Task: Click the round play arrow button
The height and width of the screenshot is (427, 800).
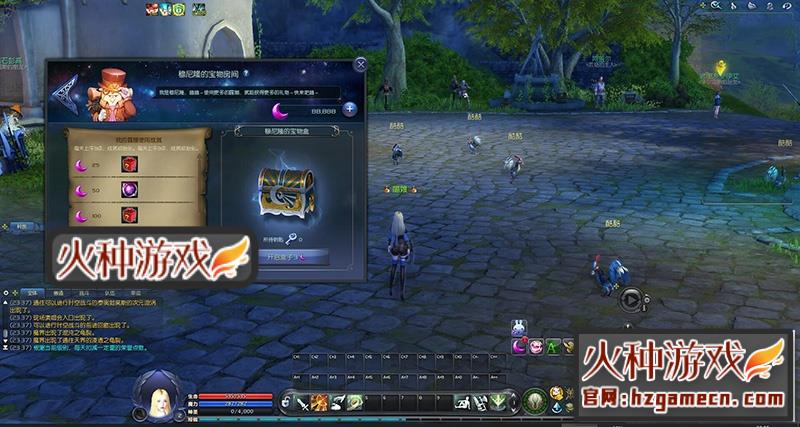Action: point(630,297)
